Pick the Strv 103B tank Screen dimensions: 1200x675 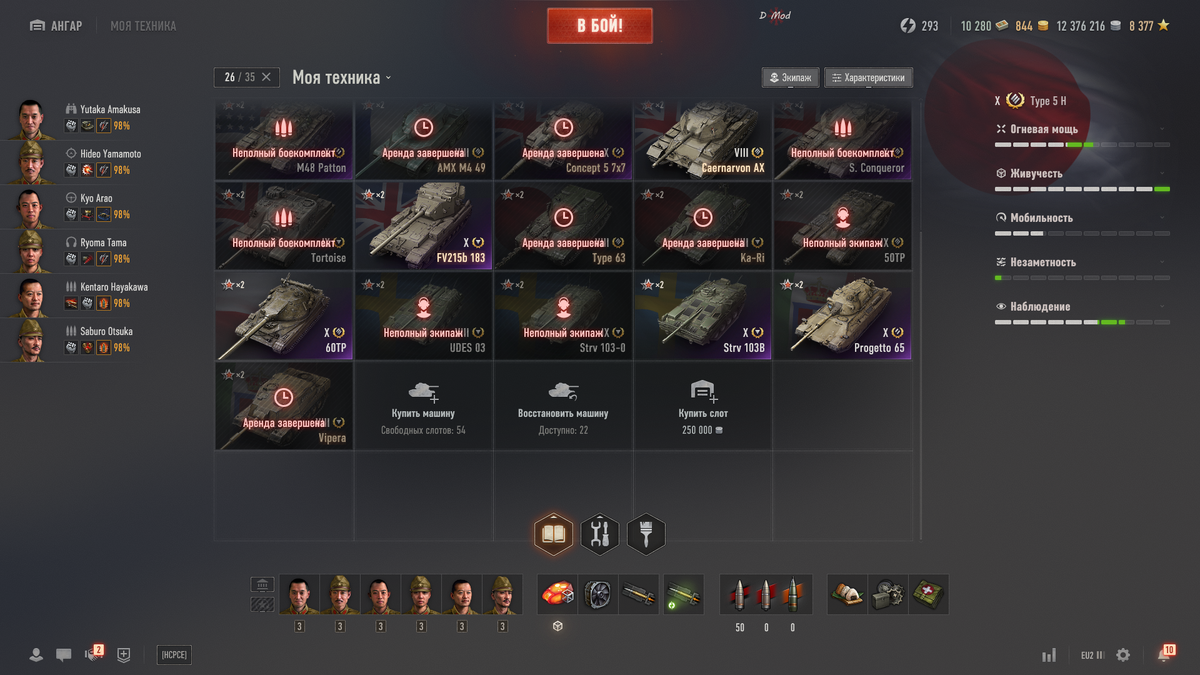(x=703, y=316)
